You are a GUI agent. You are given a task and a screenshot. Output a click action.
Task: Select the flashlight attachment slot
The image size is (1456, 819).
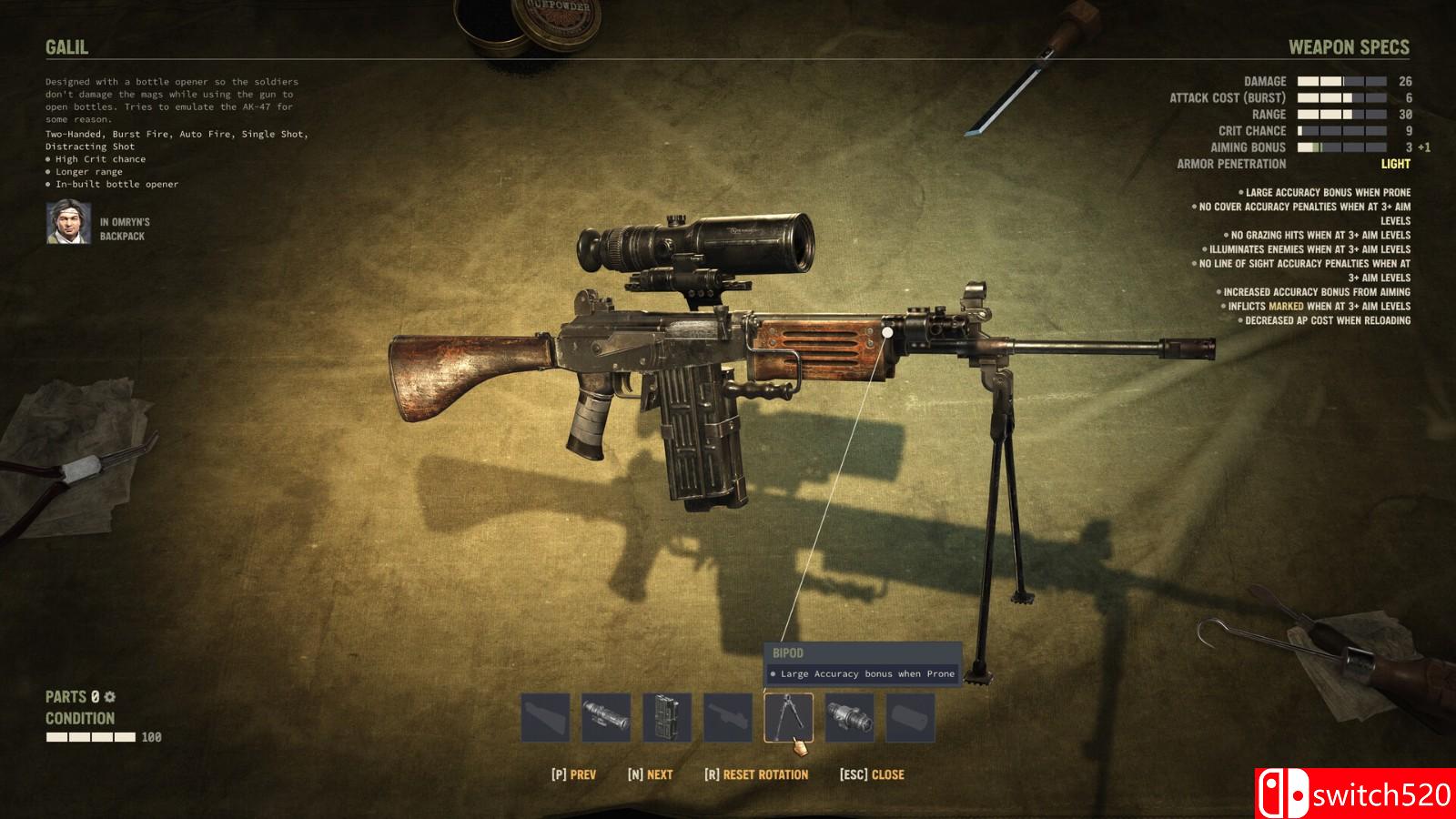[x=849, y=717]
